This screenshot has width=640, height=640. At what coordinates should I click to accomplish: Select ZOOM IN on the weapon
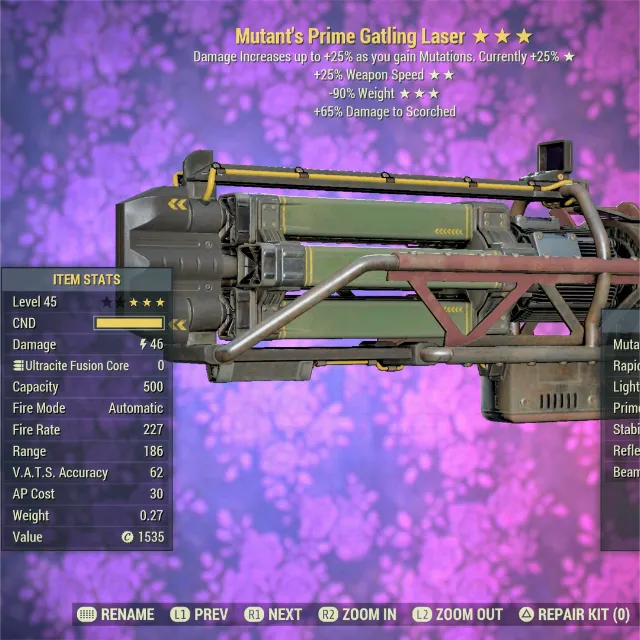(x=357, y=614)
